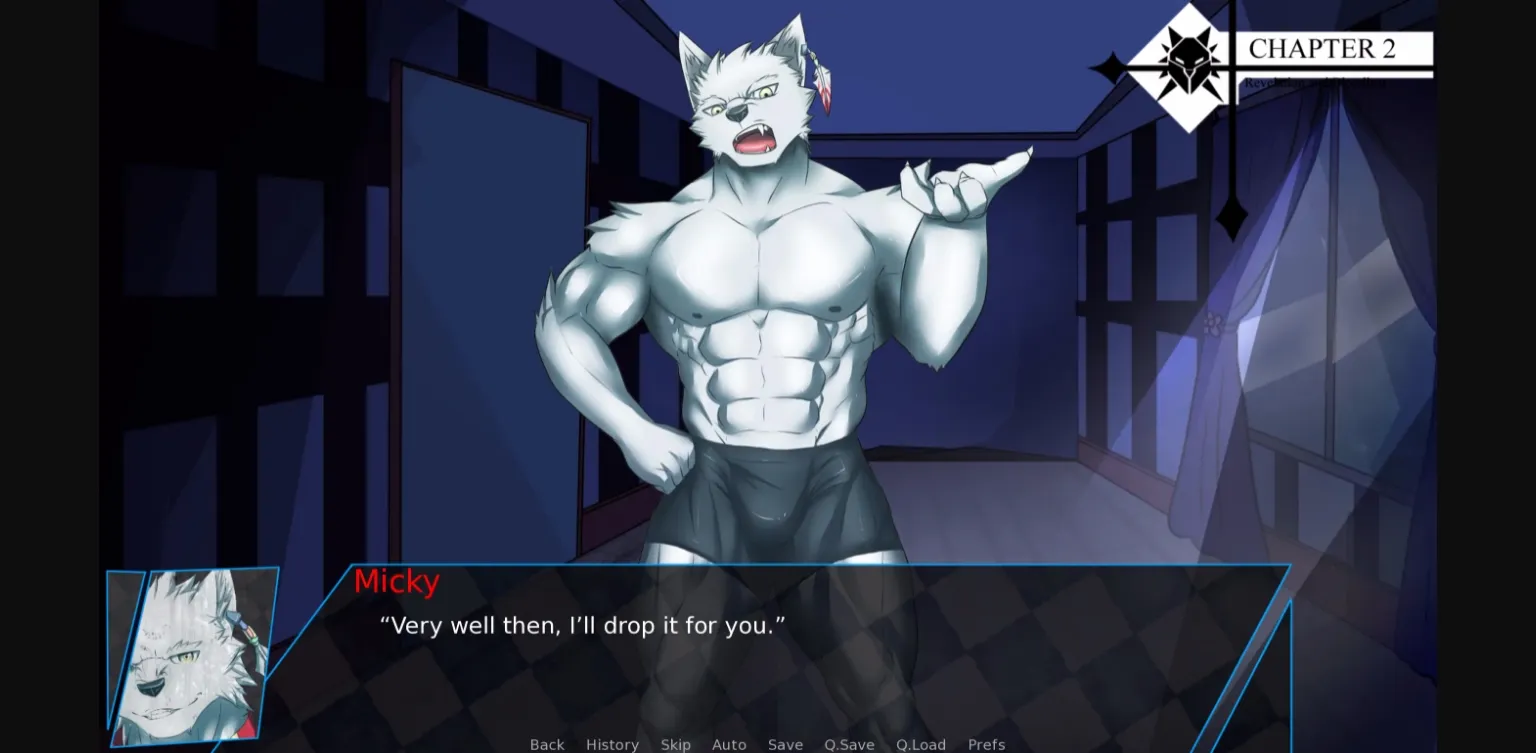Trigger a Q.Save quicksave
1536x753 pixels.
click(x=848, y=744)
